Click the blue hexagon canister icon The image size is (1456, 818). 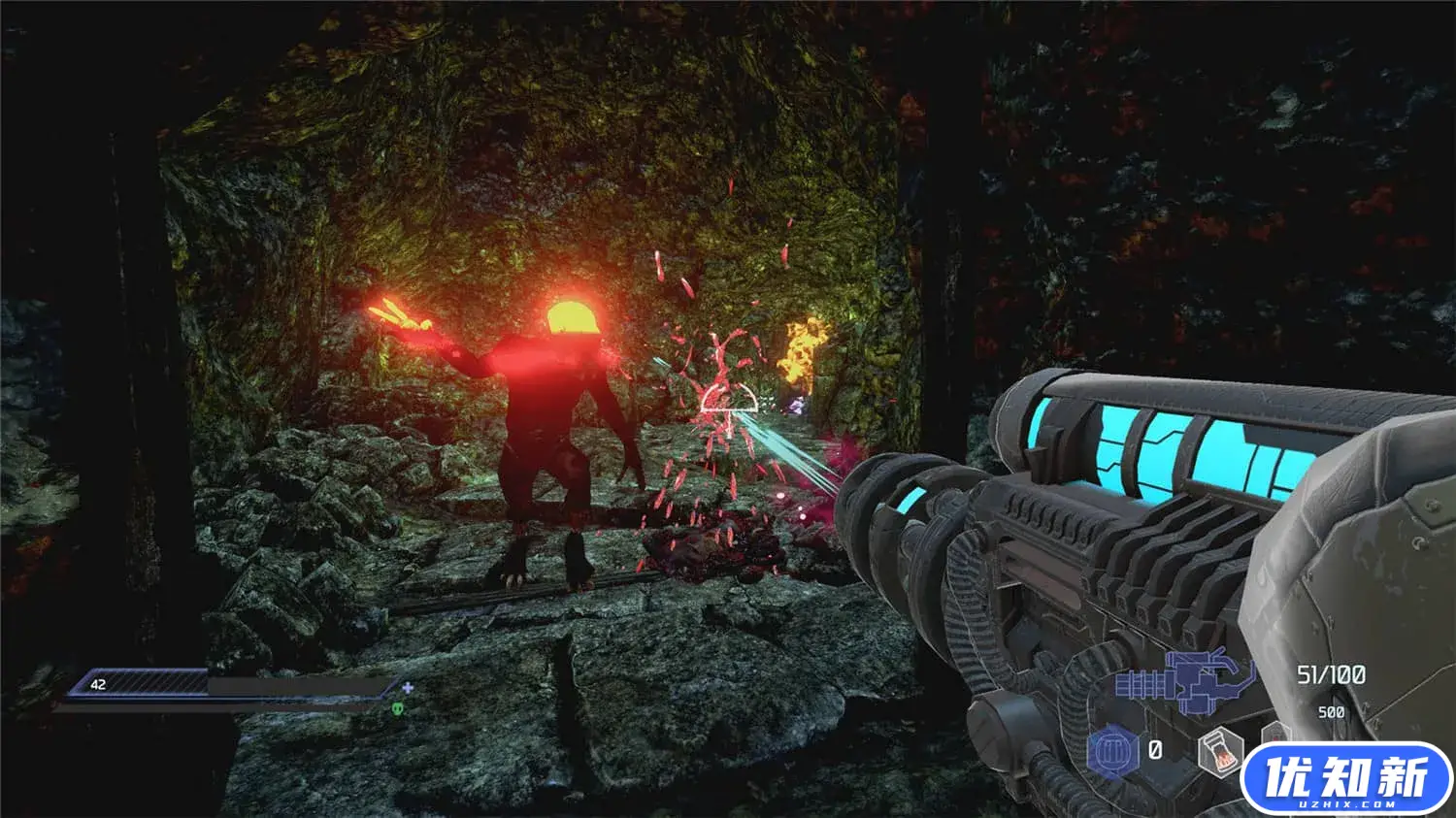[1112, 752]
